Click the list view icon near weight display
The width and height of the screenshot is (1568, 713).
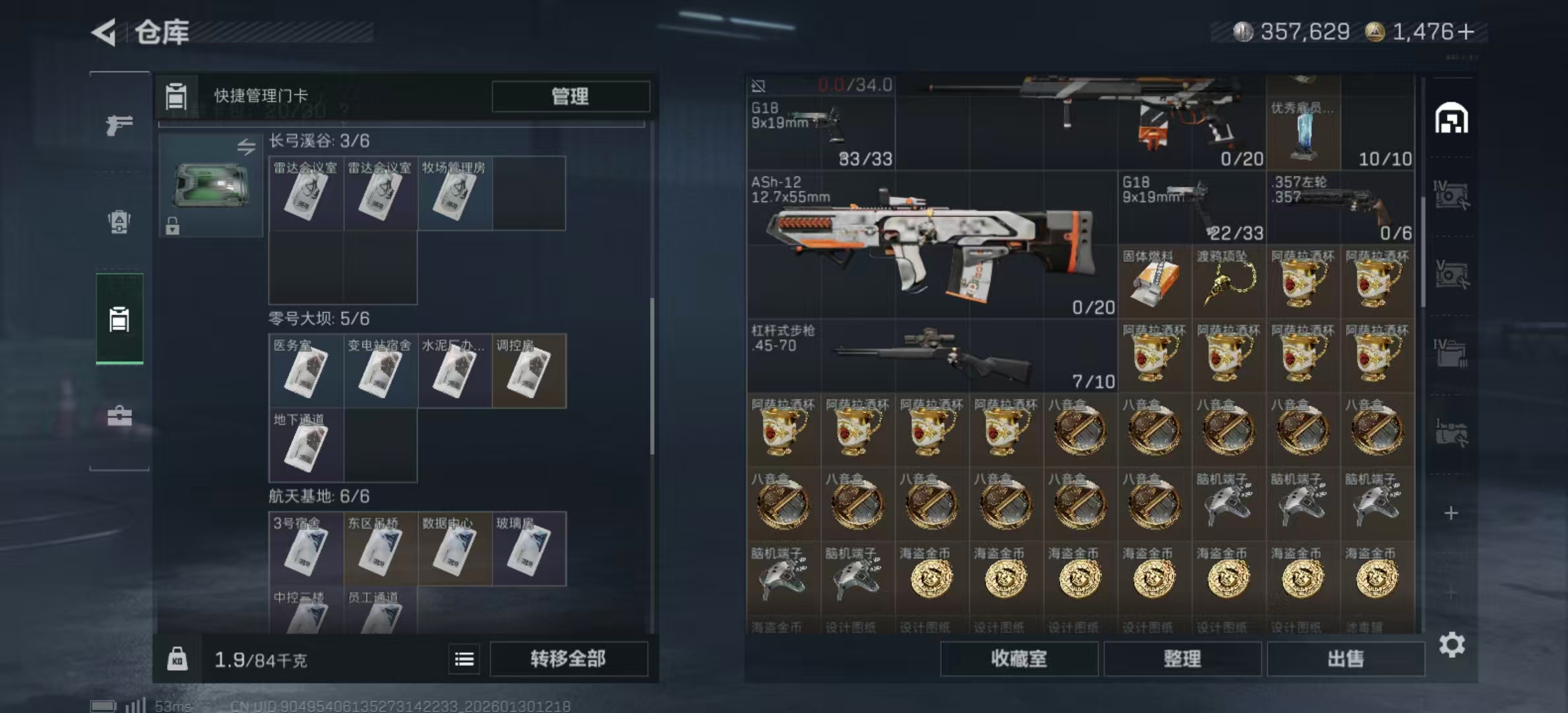click(464, 659)
